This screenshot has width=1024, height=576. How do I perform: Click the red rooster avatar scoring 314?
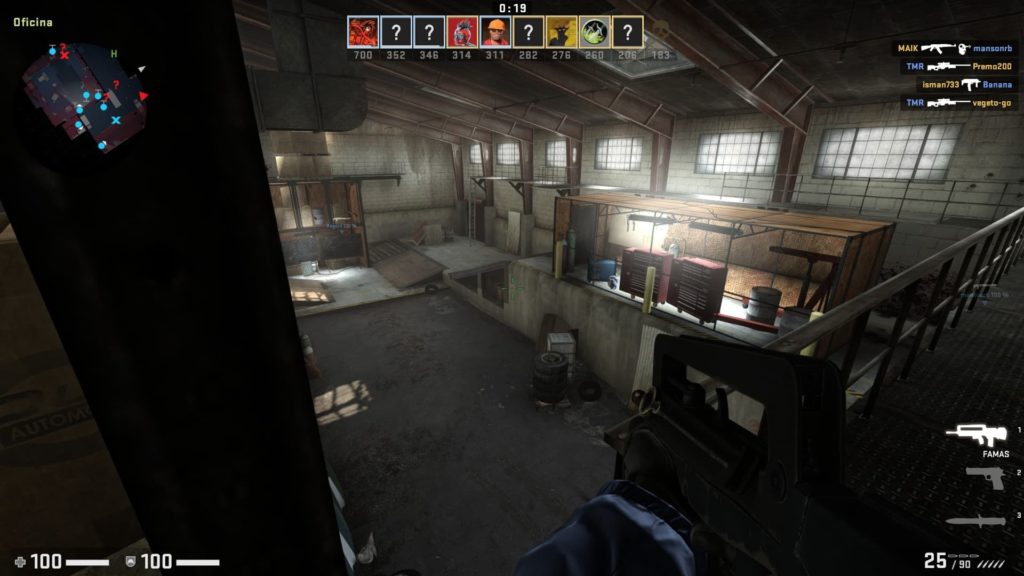point(461,32)
